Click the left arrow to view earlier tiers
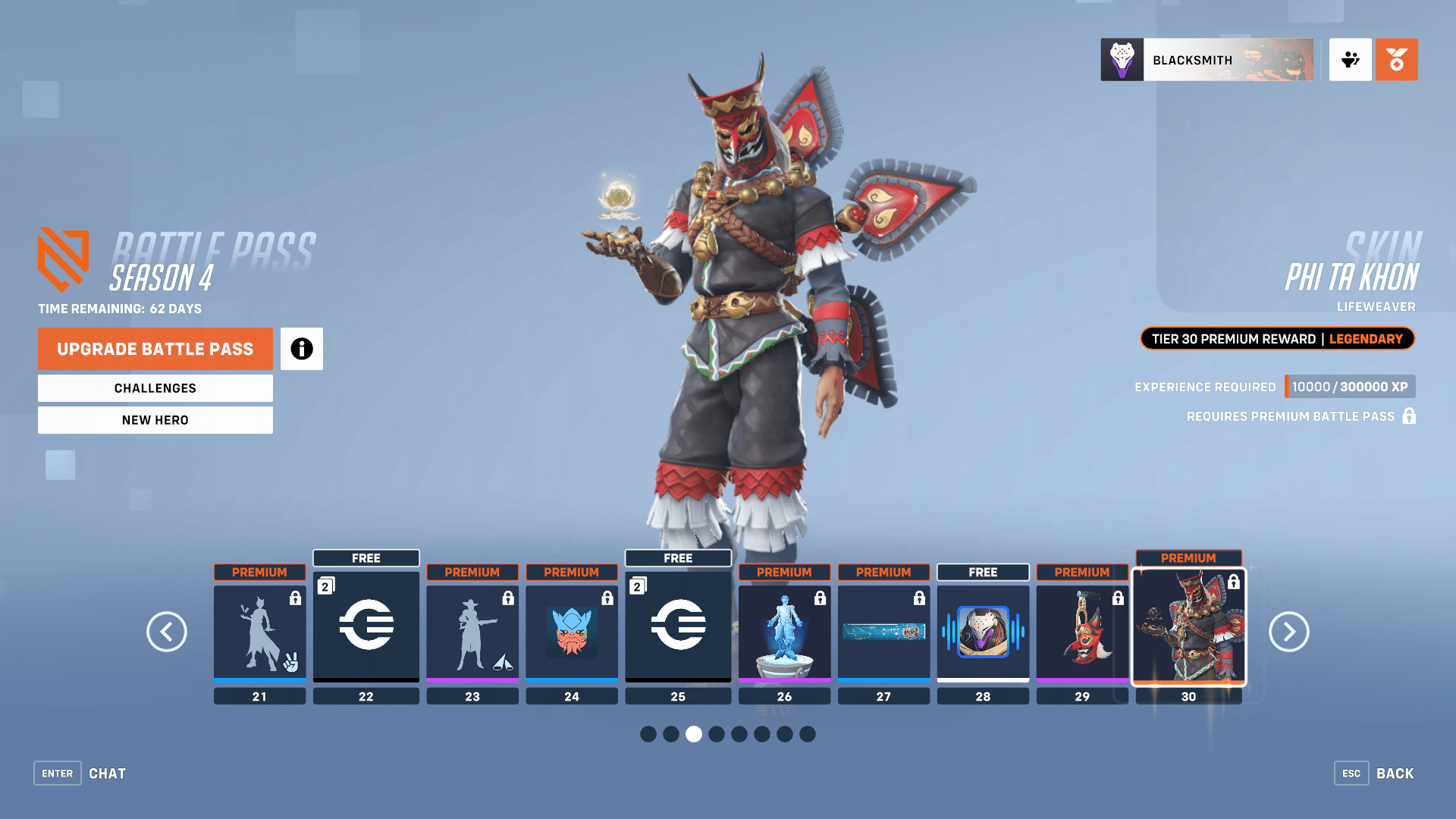 point(167,632)
